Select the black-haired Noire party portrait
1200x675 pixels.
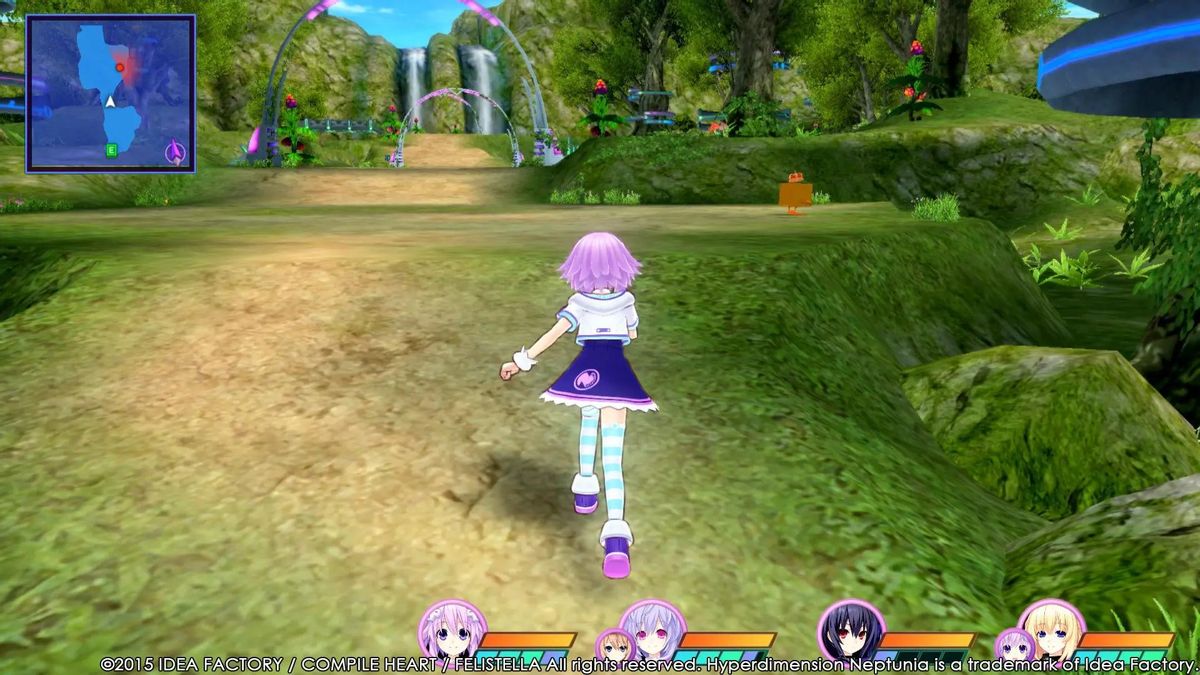[x=850, y=630]
